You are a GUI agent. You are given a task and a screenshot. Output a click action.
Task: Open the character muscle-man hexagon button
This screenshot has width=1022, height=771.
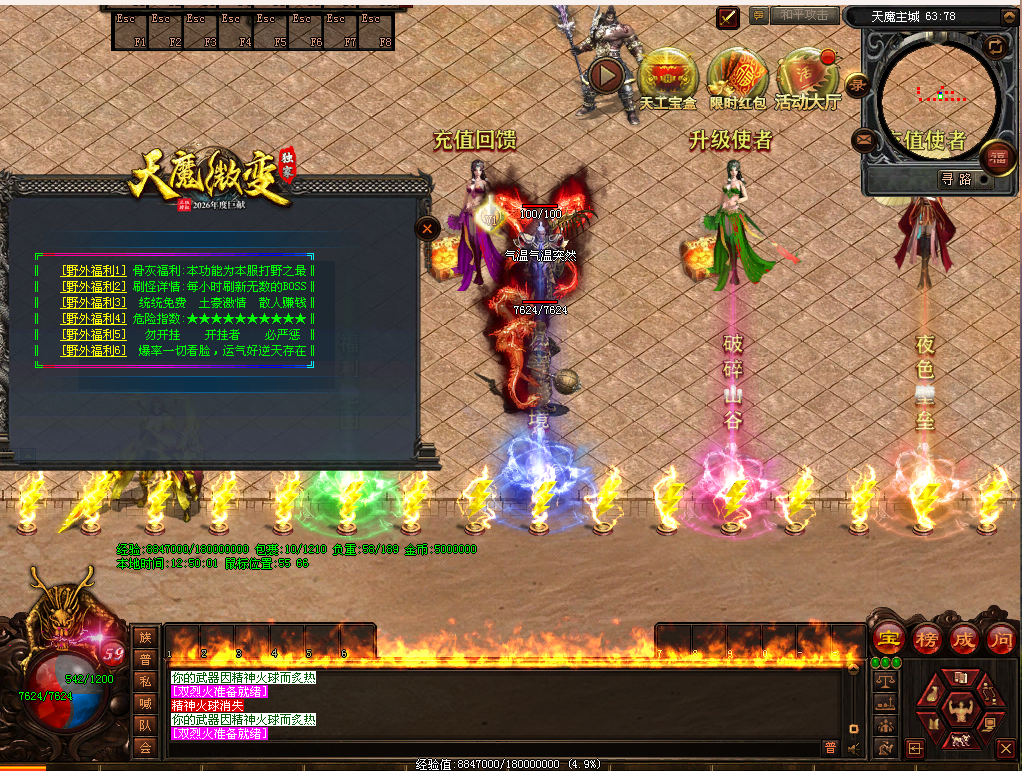tap(960, 711)
